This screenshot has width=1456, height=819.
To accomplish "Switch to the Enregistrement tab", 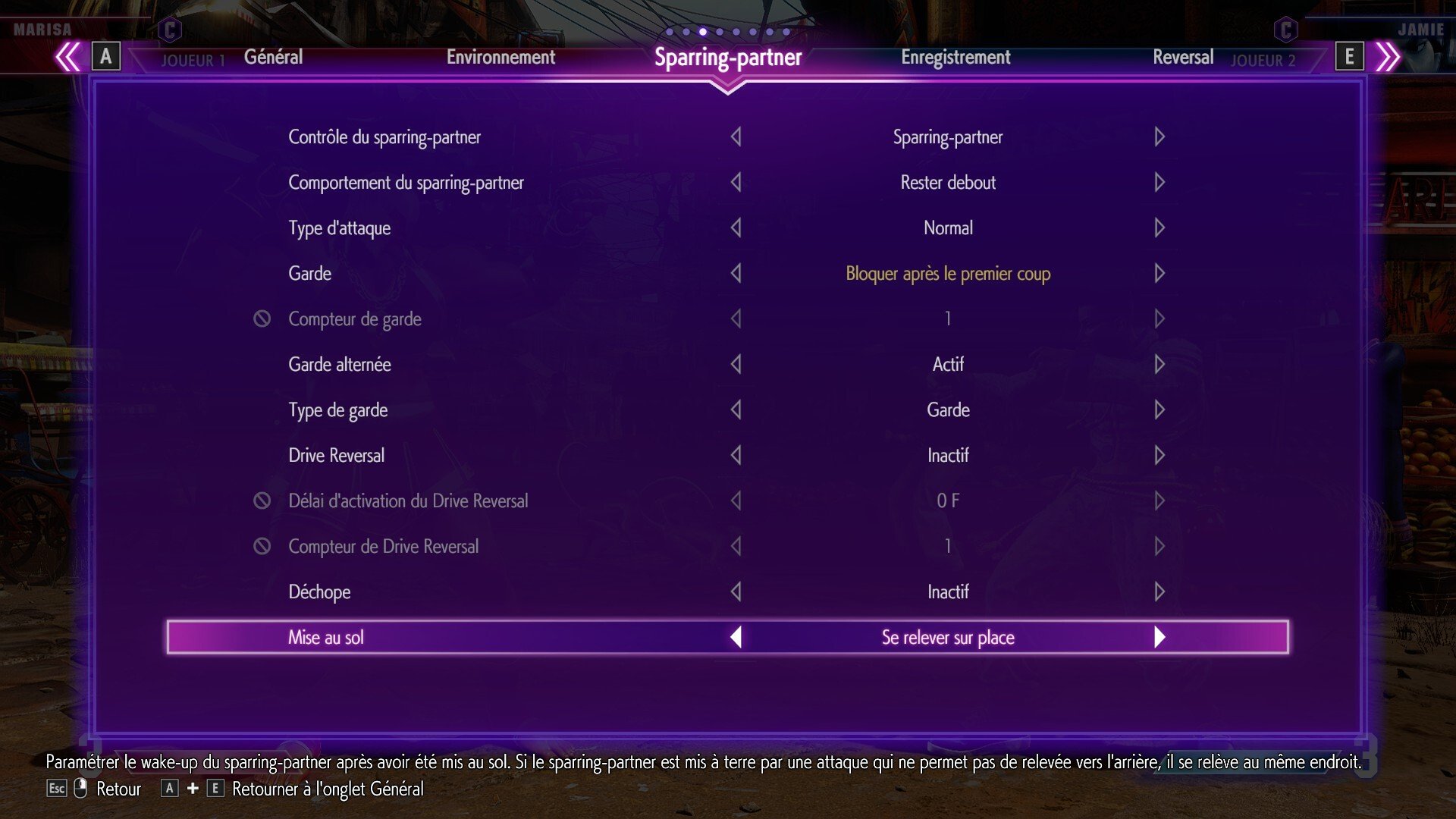I will [956, 56].
